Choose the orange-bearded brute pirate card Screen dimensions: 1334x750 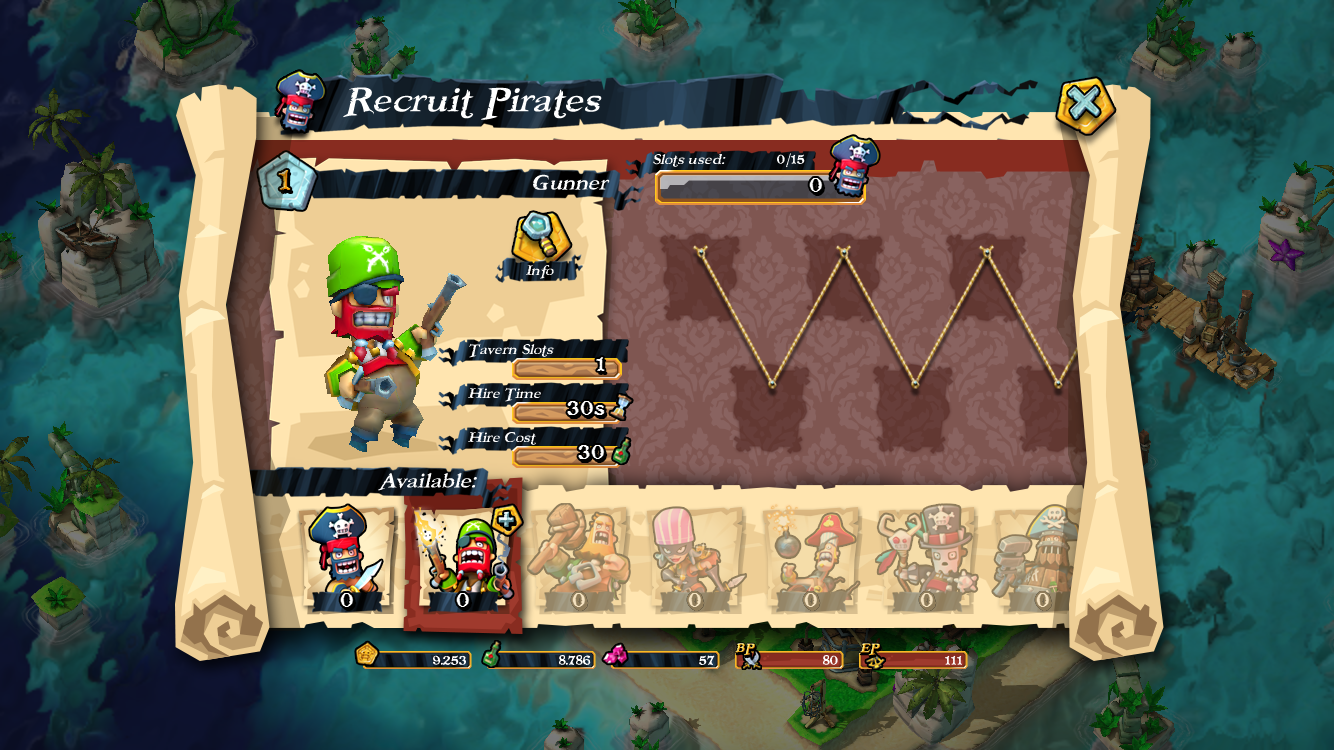[578, 558]
